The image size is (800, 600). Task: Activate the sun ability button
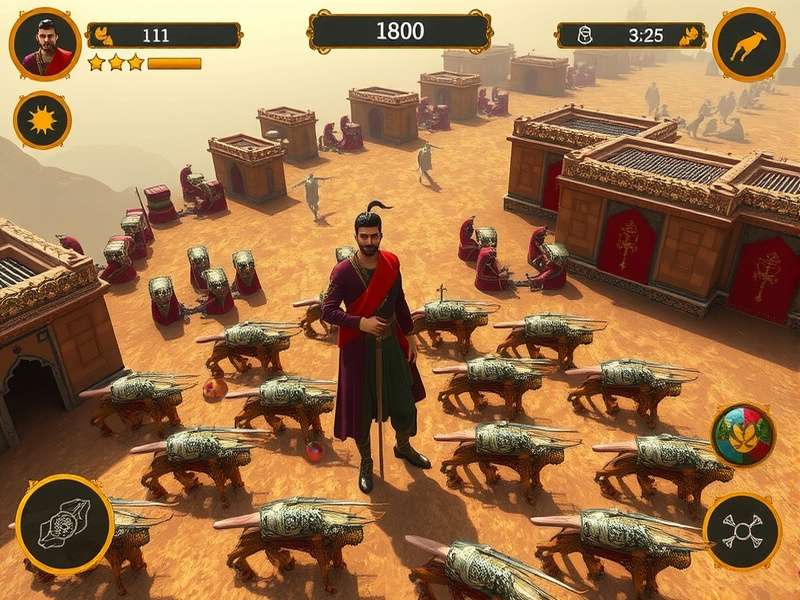[42, 120]
